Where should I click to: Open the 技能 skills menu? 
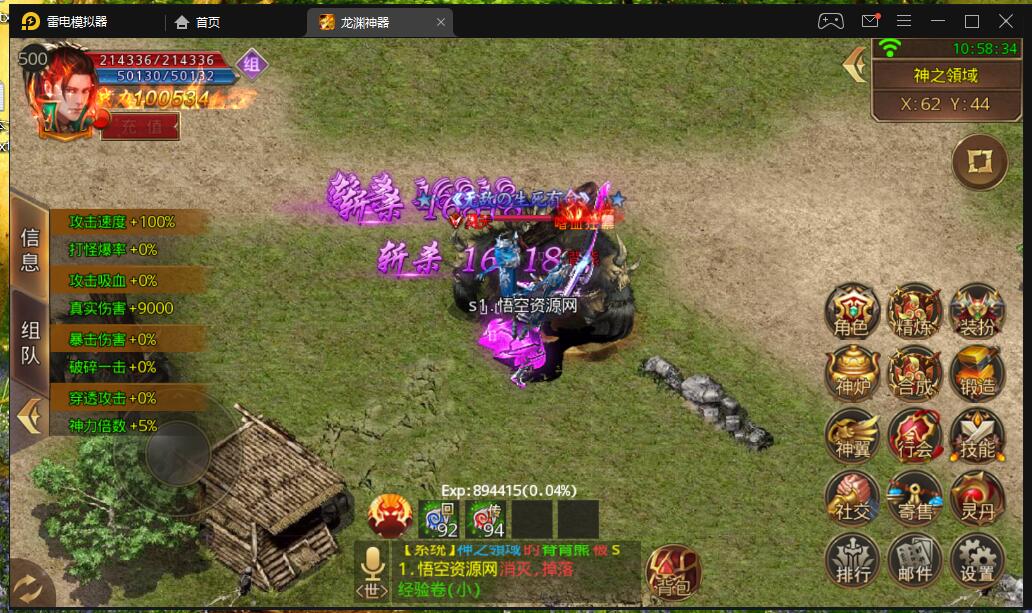click(x=977, y=435)
